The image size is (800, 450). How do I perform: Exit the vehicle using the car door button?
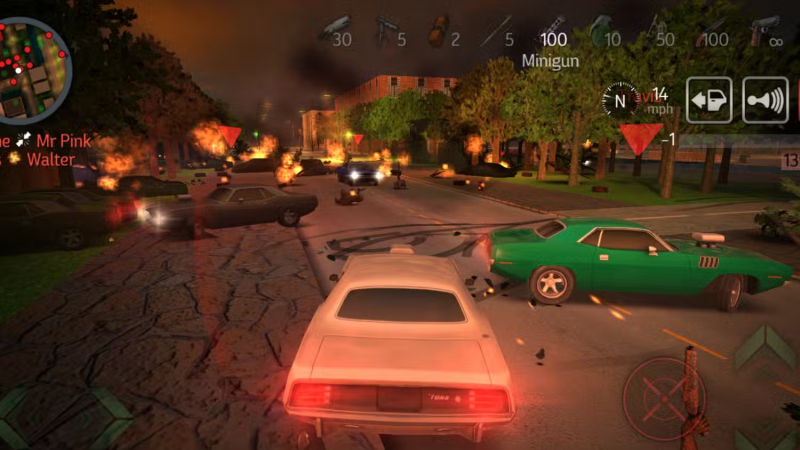[x=708, y=100]
